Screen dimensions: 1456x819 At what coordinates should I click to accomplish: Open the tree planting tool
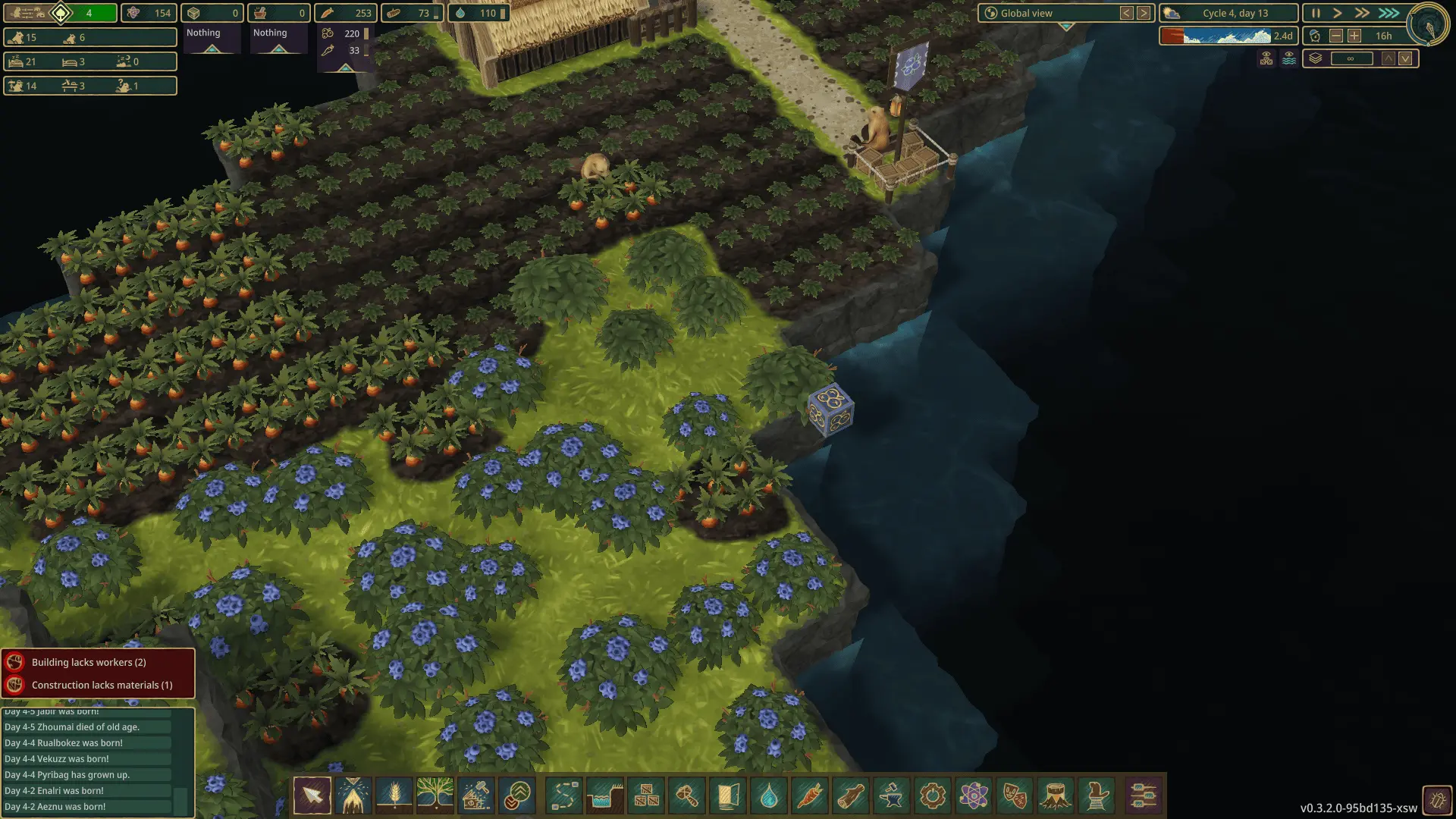coord(435,795)
